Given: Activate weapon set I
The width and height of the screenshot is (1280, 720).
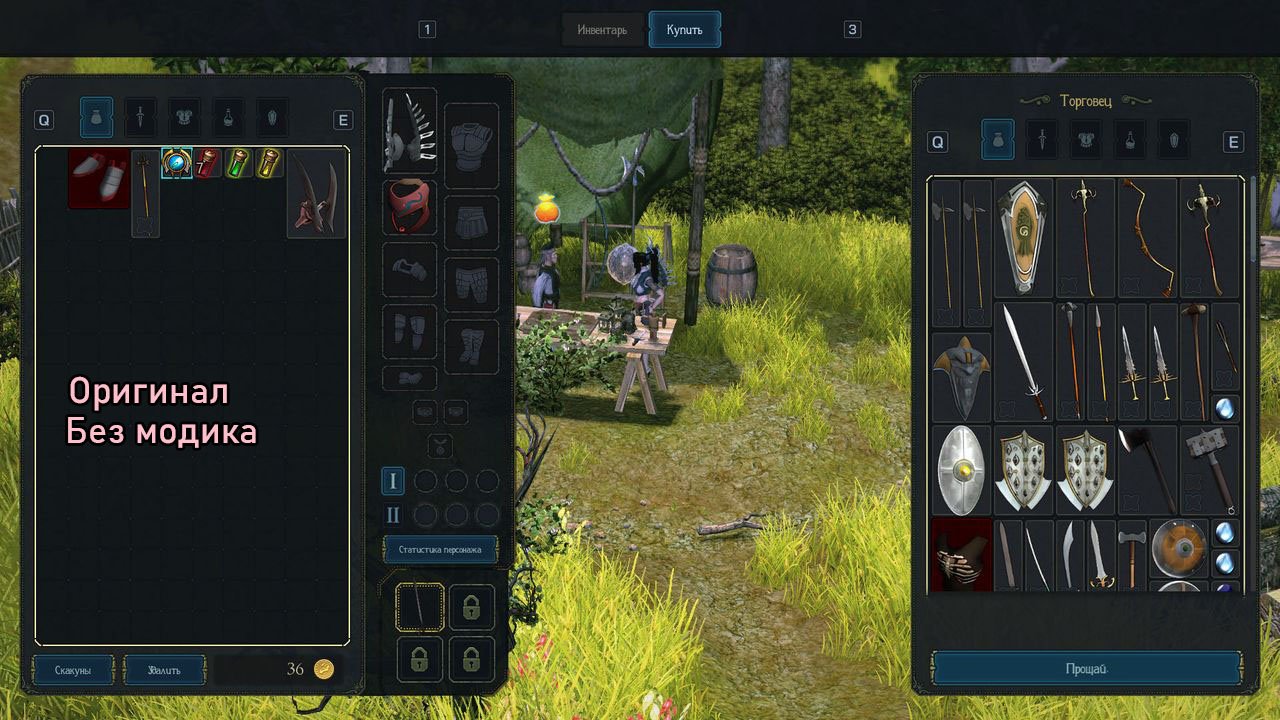Looking at the screenshot, I should [x=393, y=481].
